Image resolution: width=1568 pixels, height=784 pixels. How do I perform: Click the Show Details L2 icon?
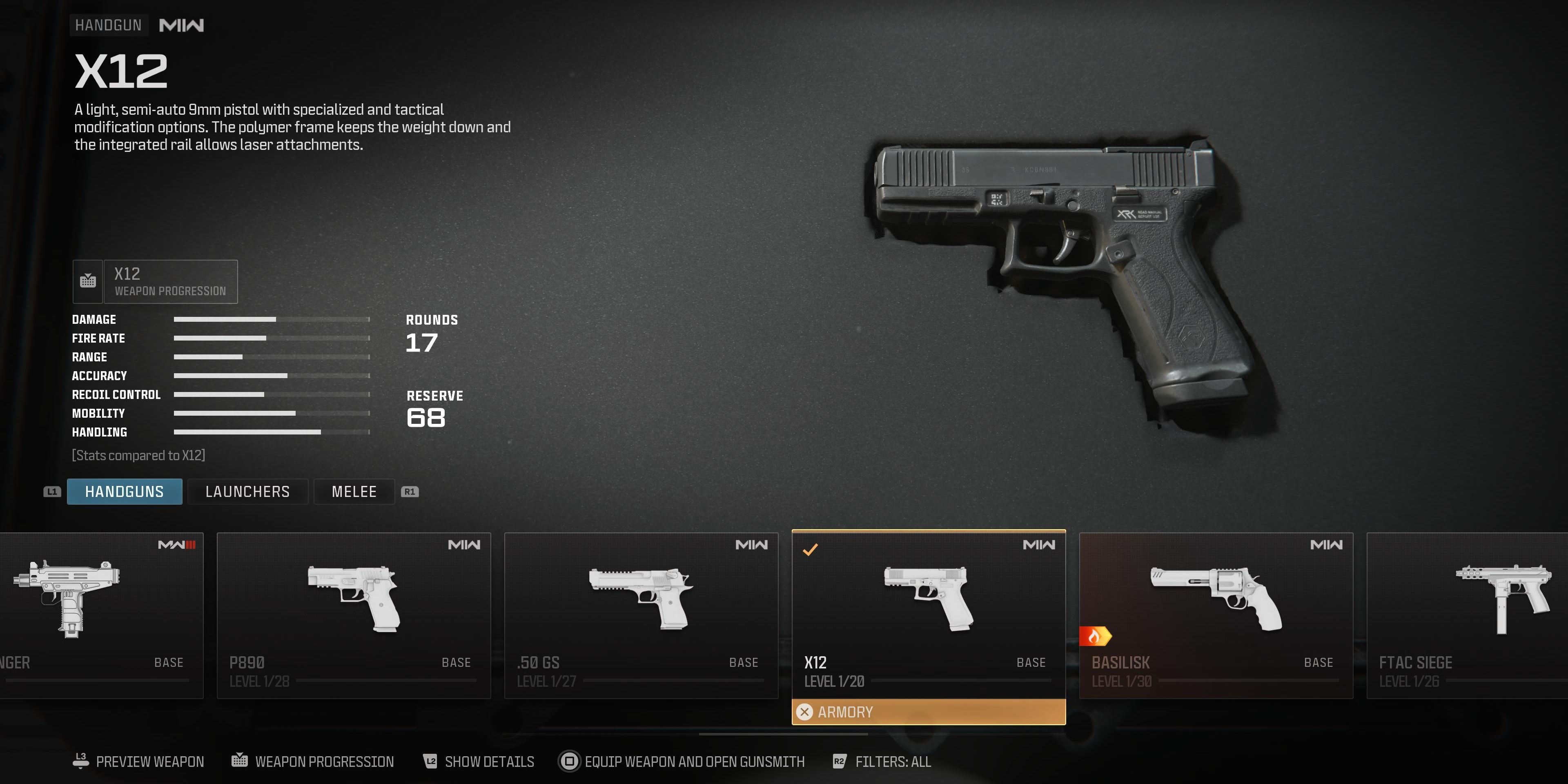[430, 761]
